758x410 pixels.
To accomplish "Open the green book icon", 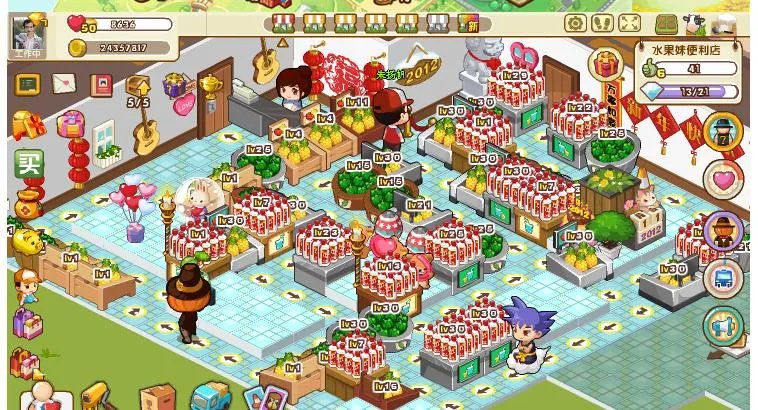I will (x=667, y=23).
